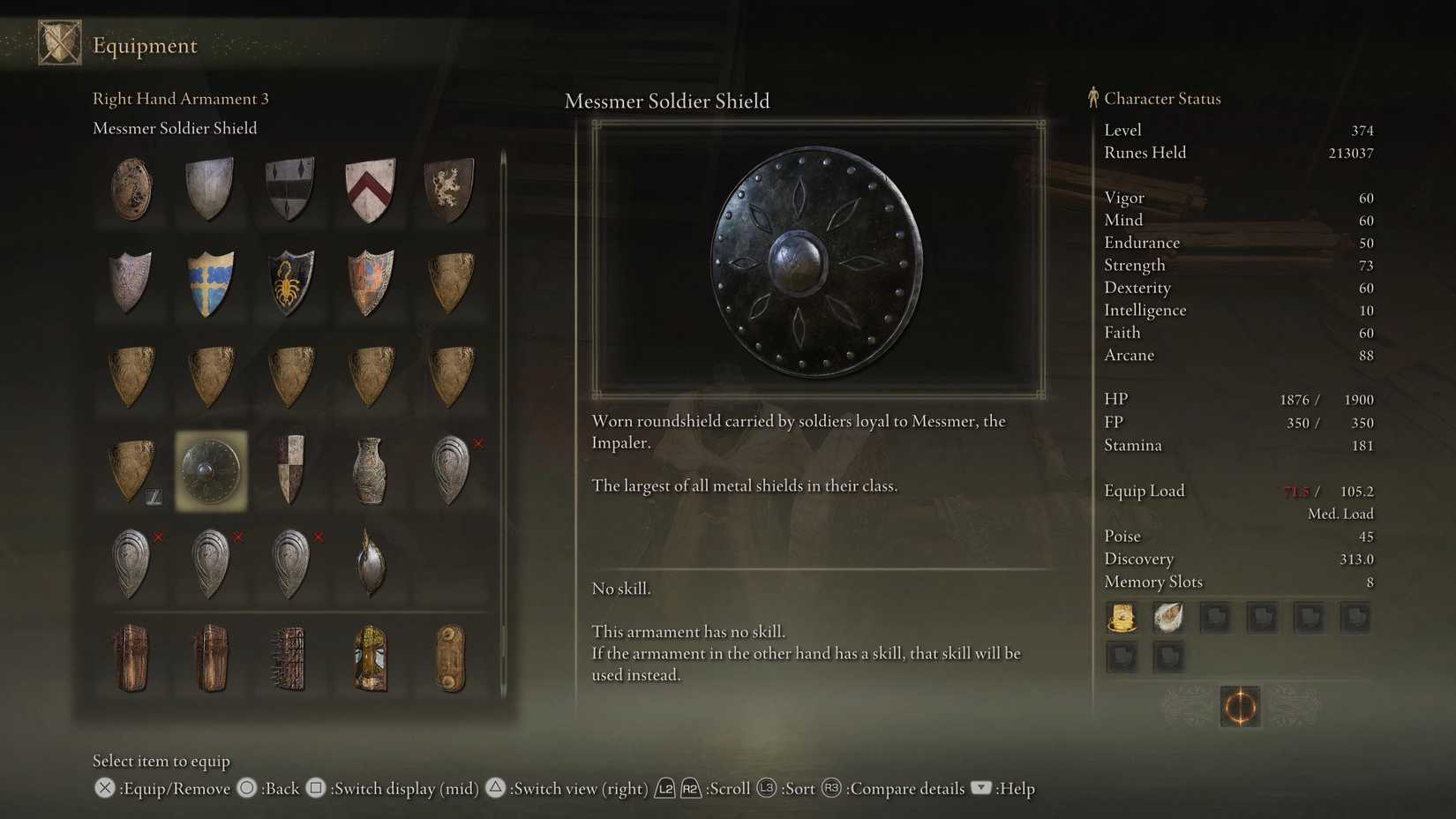The height and width of the screenshot is (819, 1456).
Task: Click the Character Status panel header
Action: click(x=1163, y=99)
